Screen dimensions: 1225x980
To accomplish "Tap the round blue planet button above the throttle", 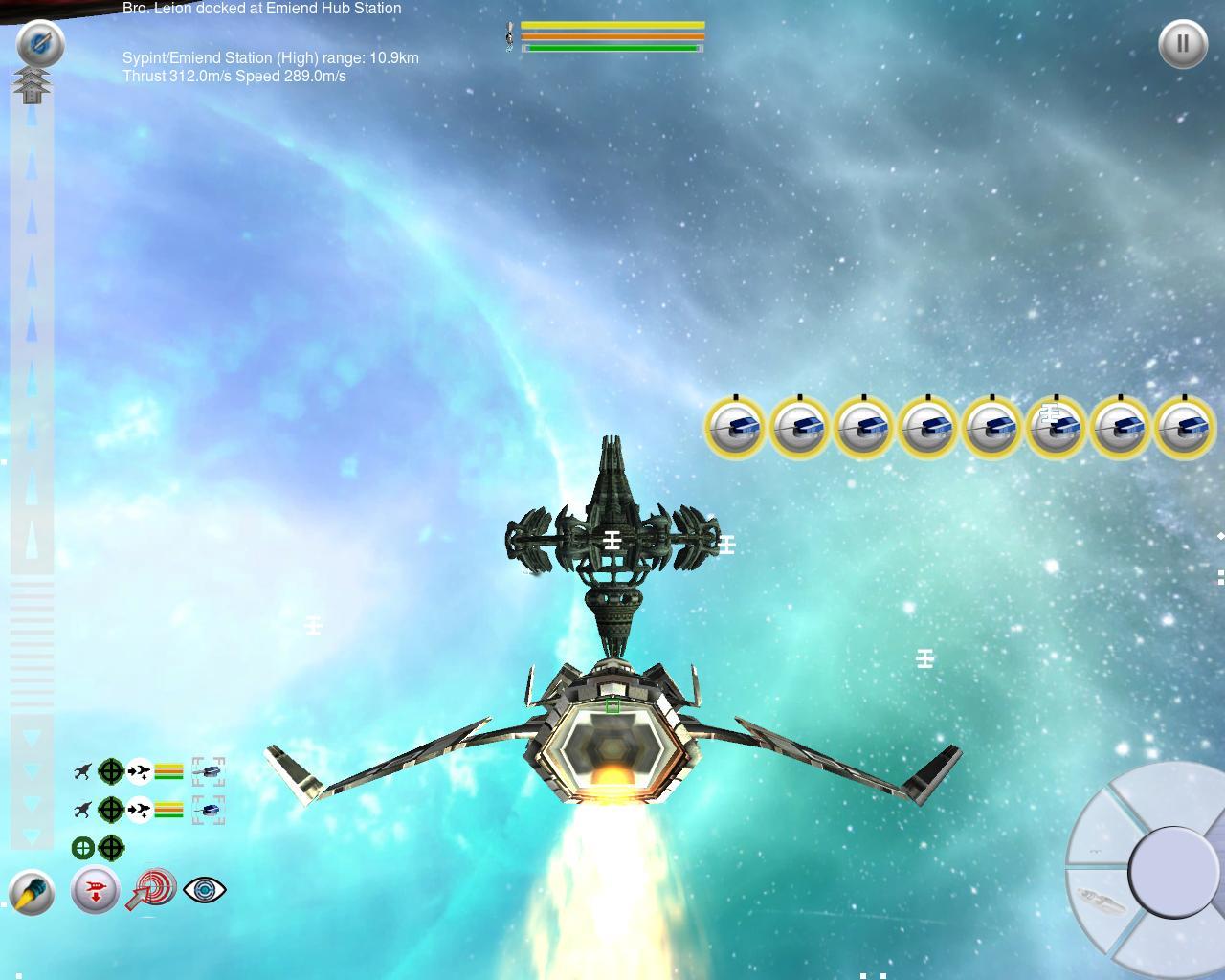I will (x=40, y=44).
